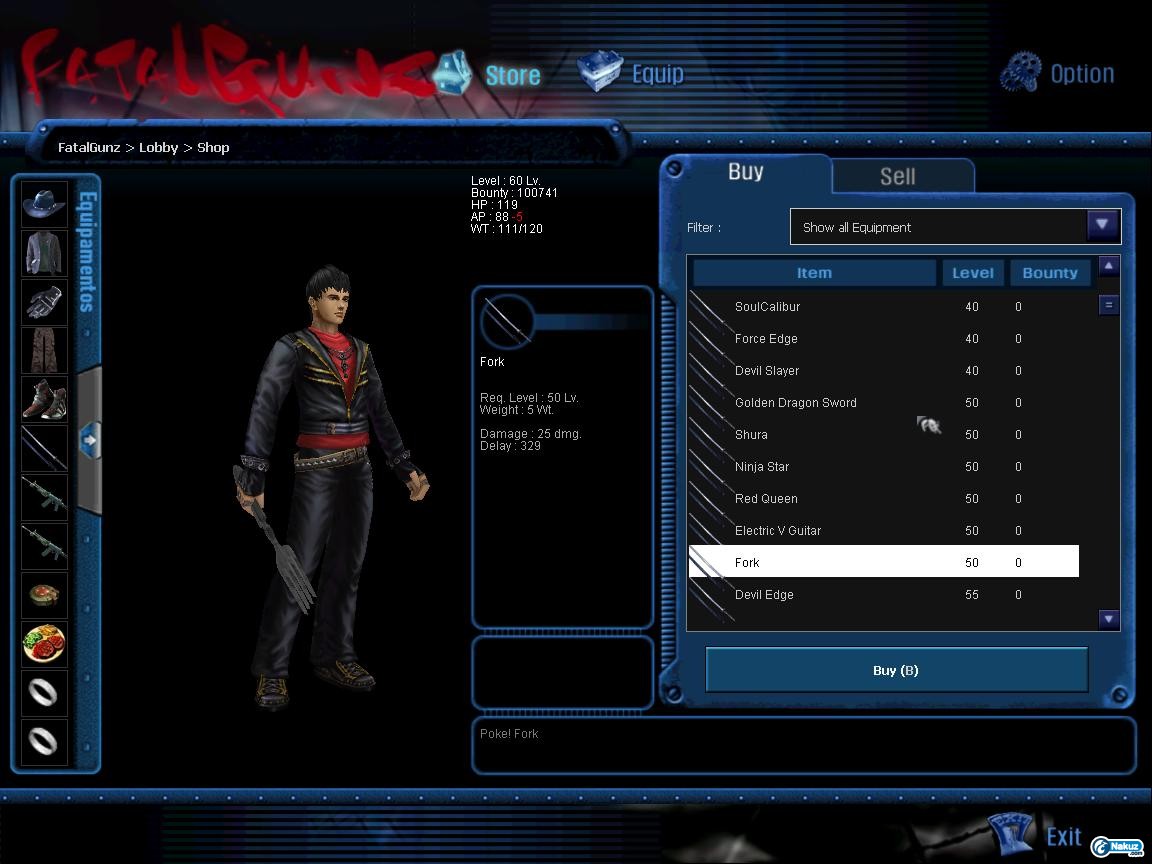This screenshot has width=1152, height=864.
Task: Sort shop list by Level column
Action: (972, 273)
